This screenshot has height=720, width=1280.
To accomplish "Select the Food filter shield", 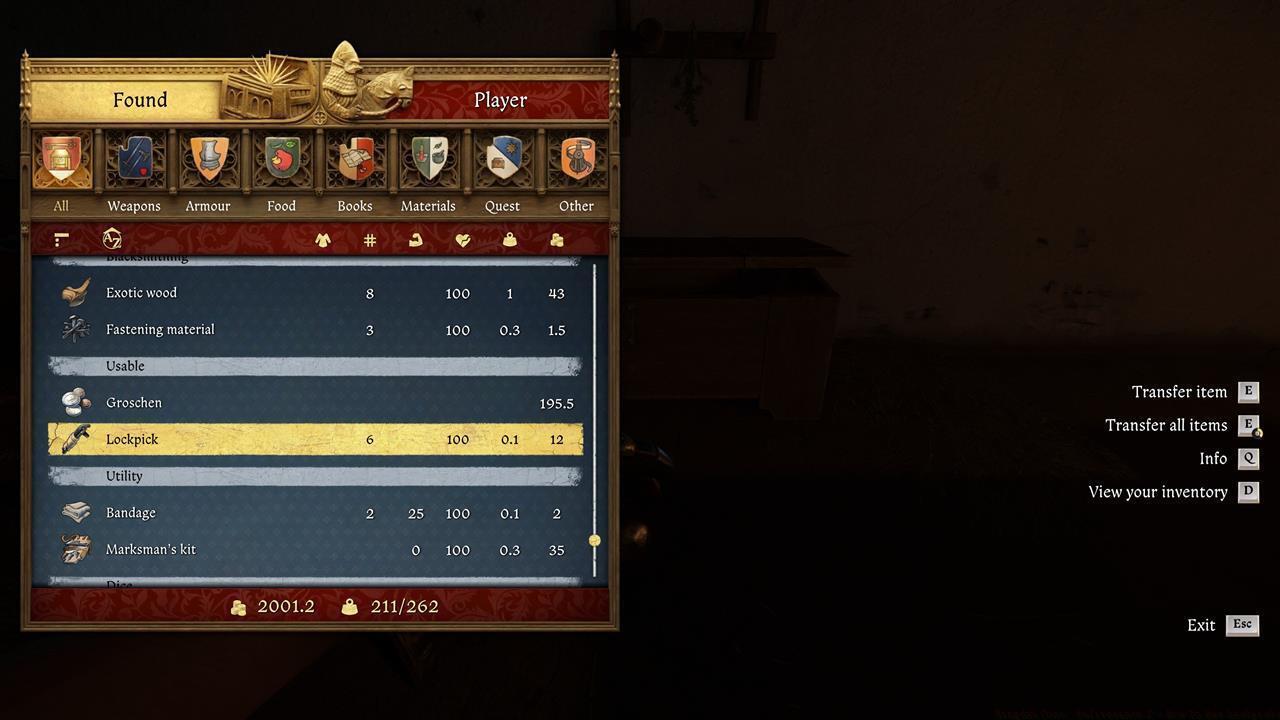I will 281,160.
